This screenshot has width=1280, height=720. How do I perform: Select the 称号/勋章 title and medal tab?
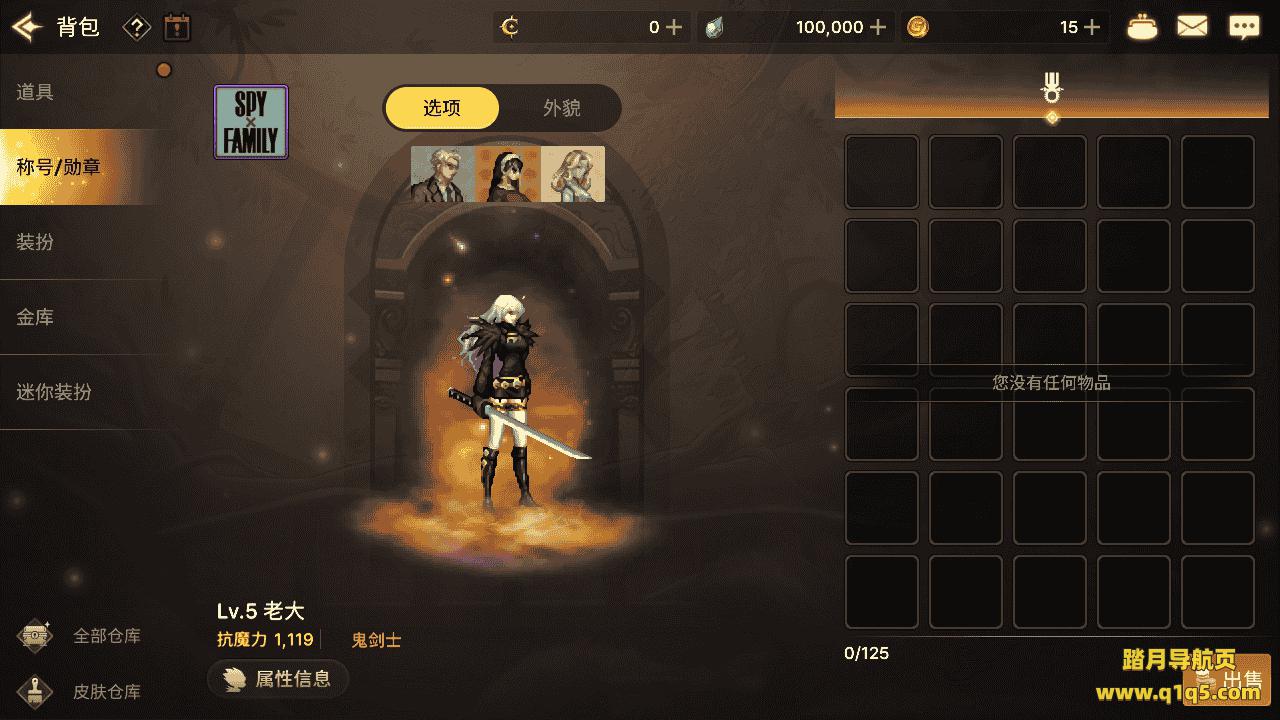(x=58, y=167)
